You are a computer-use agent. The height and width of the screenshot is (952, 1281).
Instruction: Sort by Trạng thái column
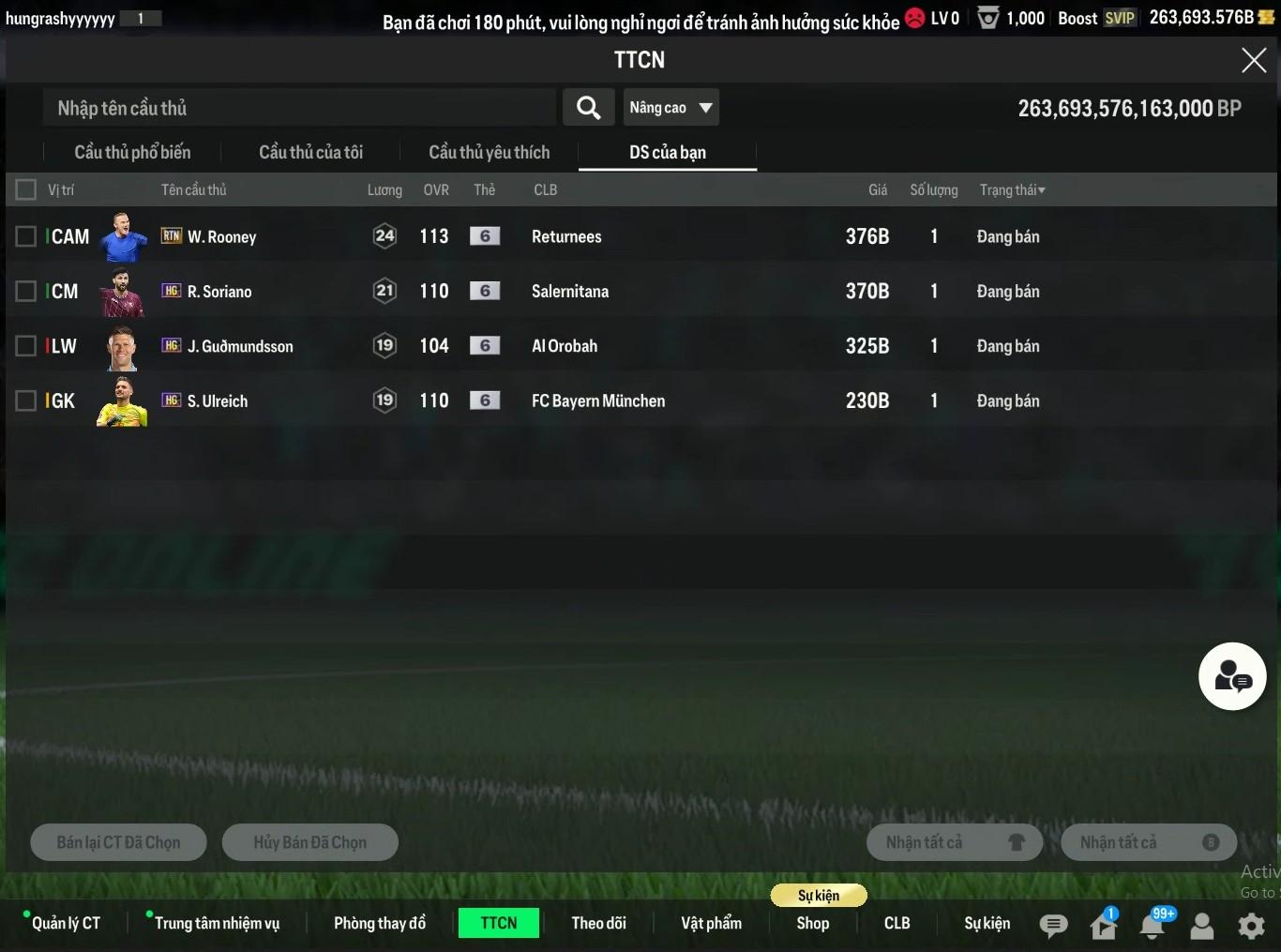(1012, 190)
